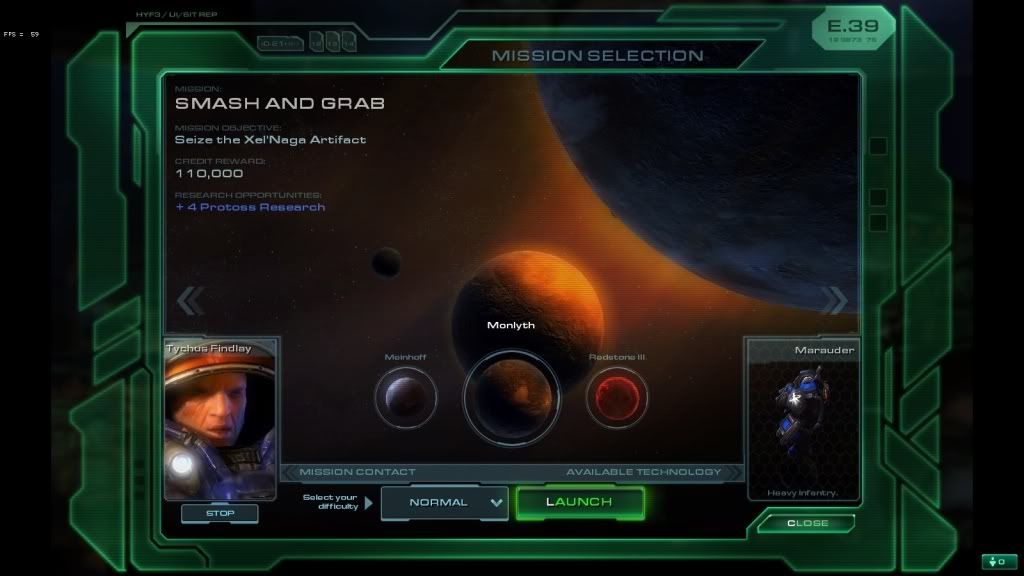Select the Meinhoff planet

click(x=406, y=397)
